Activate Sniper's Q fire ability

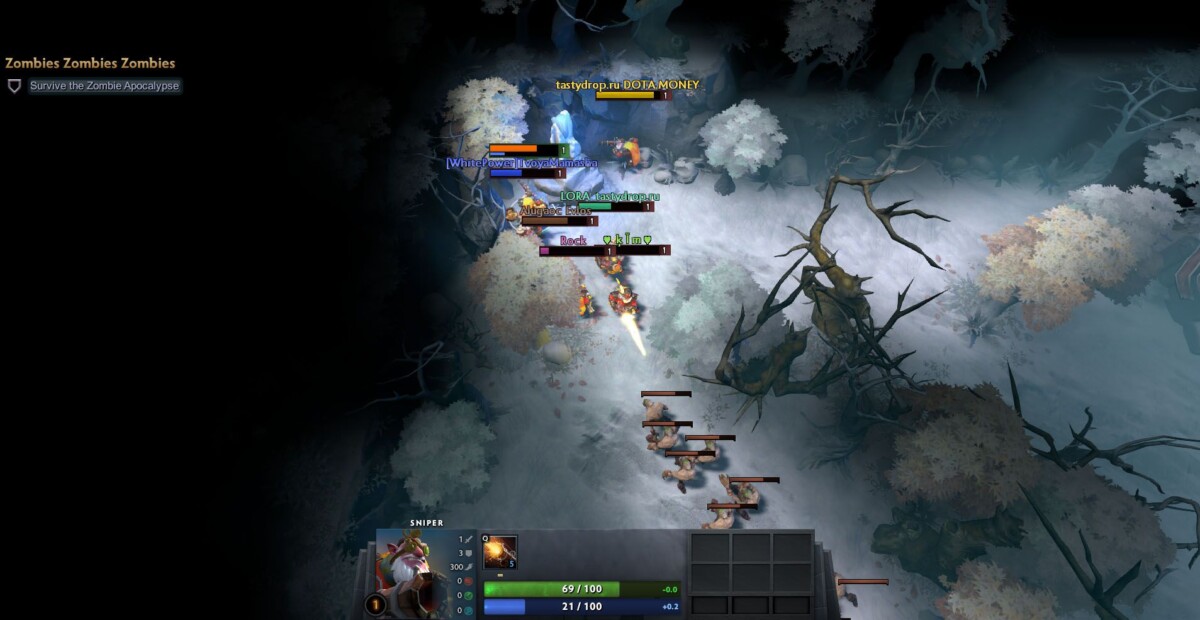pos(500,552)
